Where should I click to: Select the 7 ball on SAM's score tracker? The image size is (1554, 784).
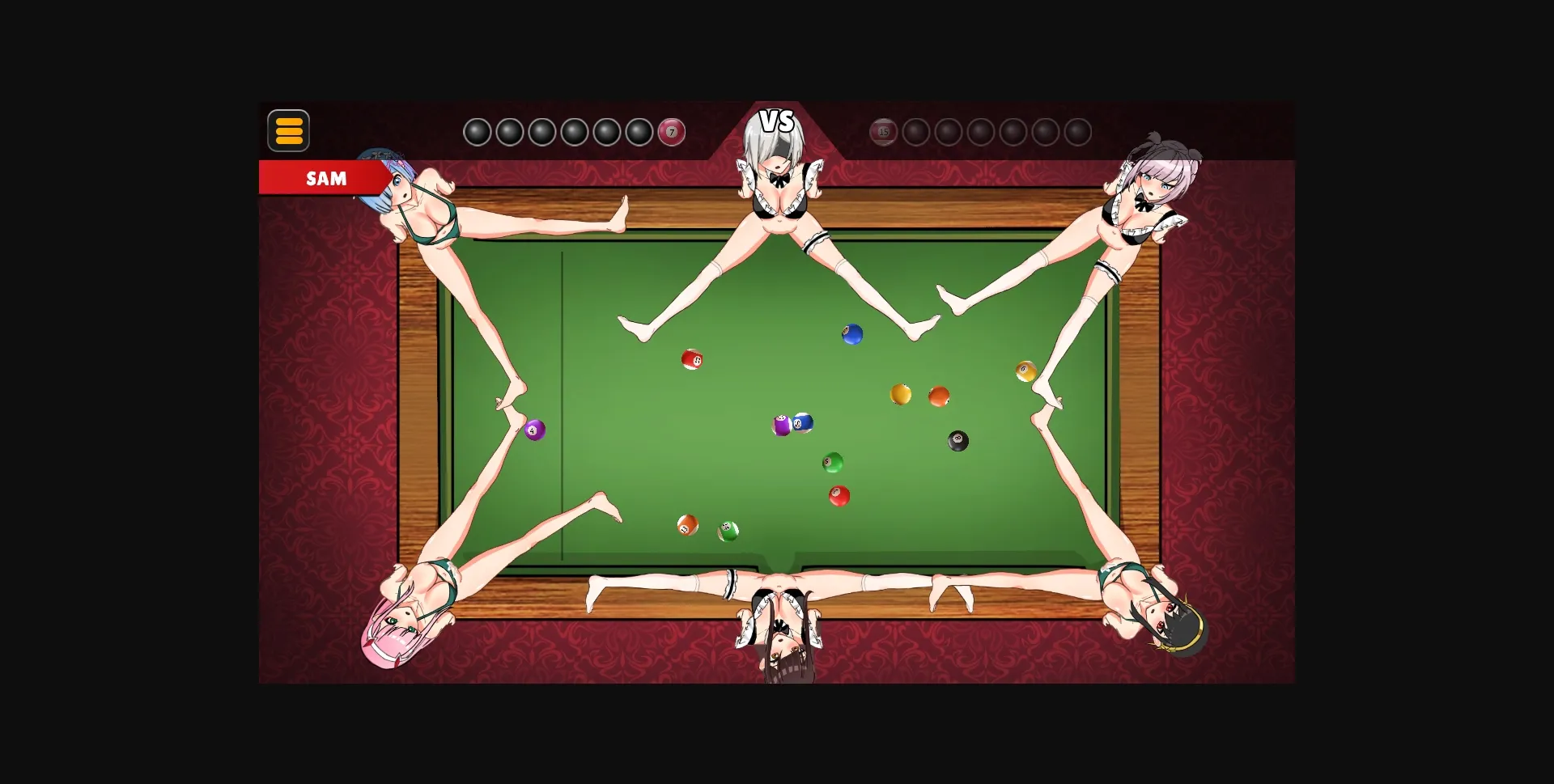pyautogui.click(x=672, y=131)
